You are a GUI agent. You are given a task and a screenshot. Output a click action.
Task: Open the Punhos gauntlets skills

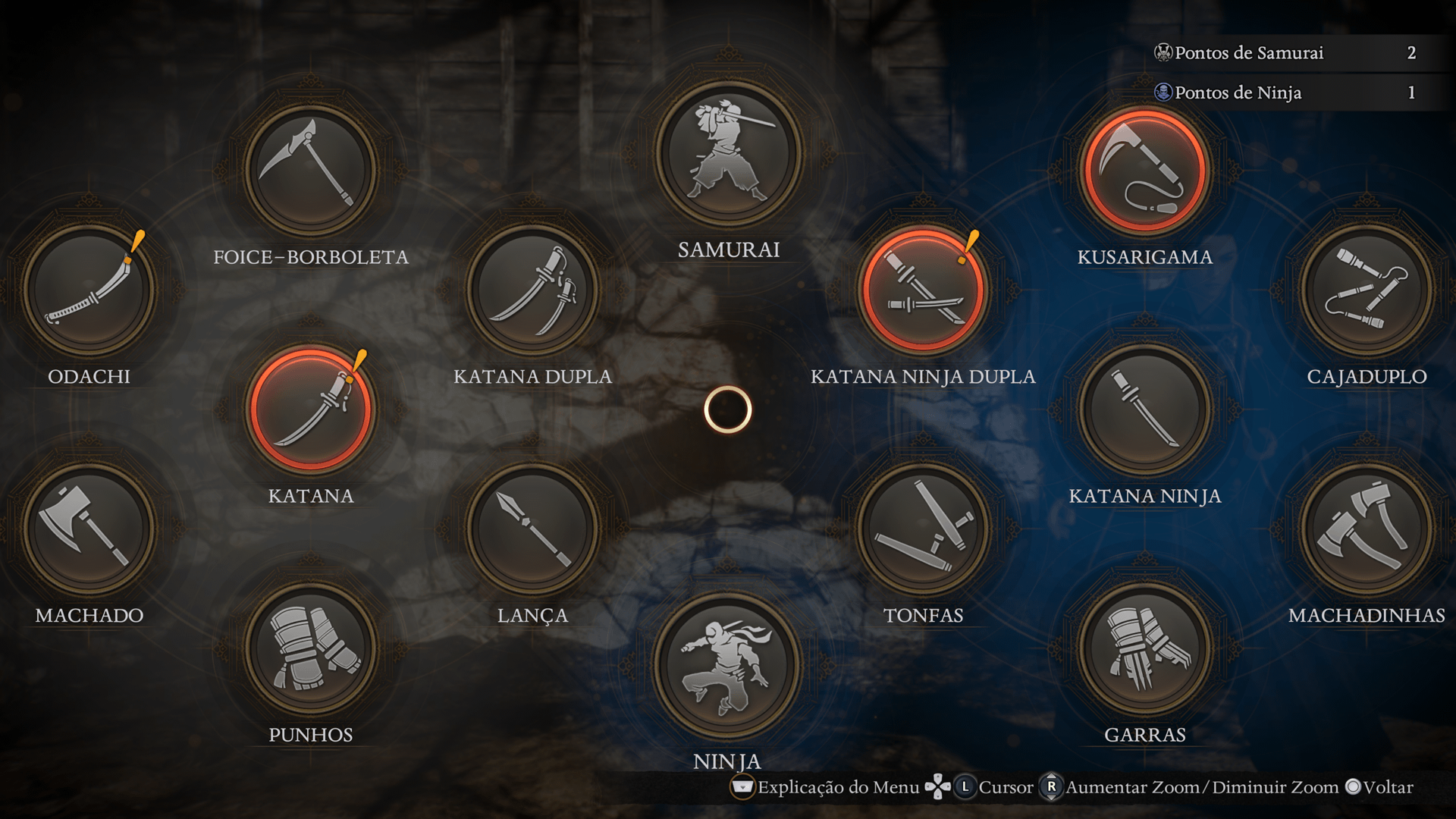311,648
